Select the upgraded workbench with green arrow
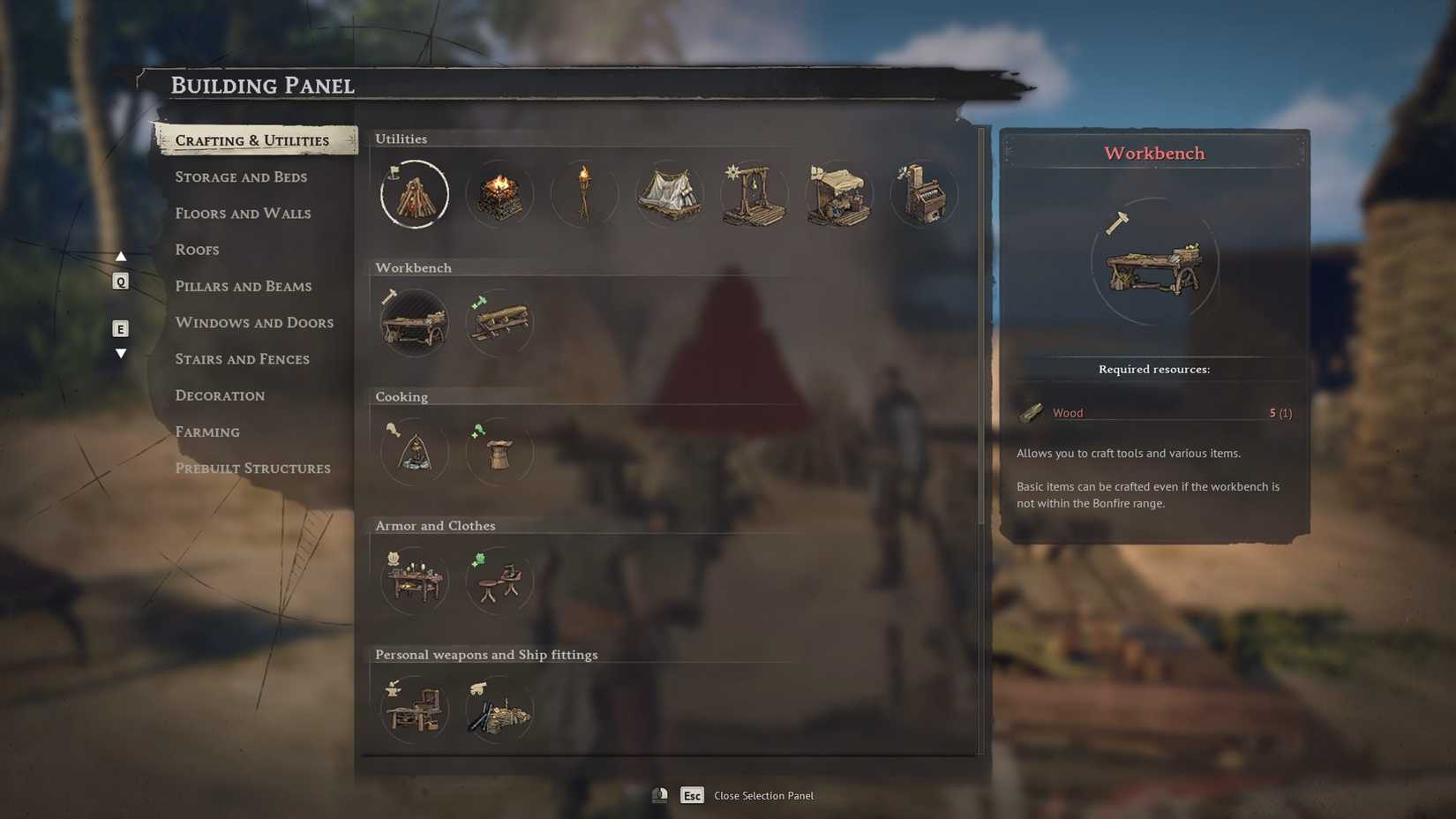The width and height of the screenshot is (1456, 819). point(499,323)
